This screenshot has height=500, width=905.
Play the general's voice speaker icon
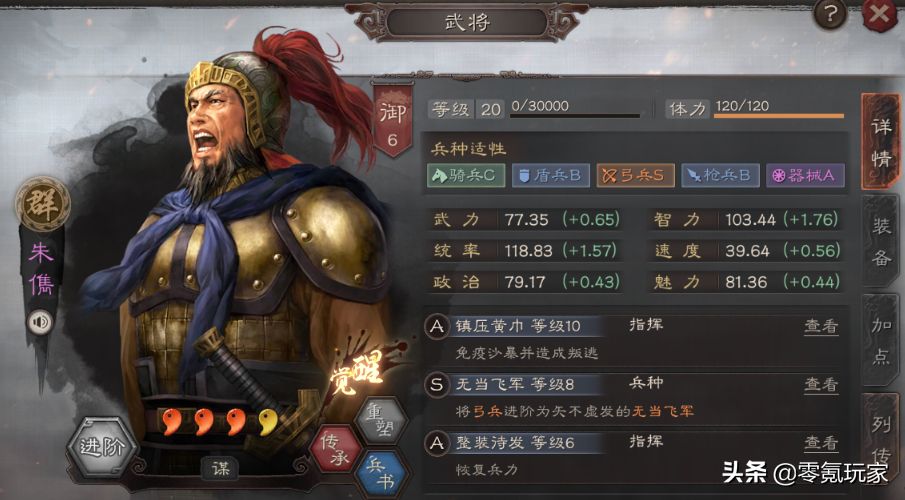click(x=40, y=322)
